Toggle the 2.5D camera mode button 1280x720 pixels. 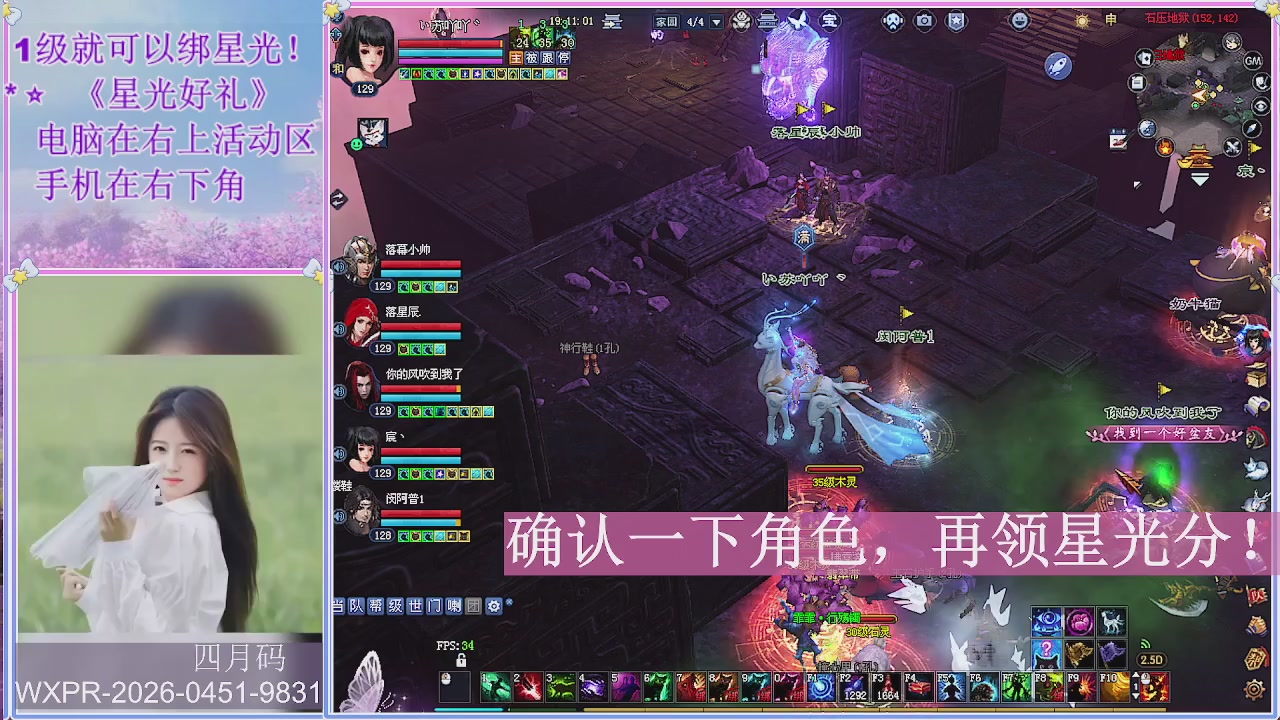[x=1152, y=660]
